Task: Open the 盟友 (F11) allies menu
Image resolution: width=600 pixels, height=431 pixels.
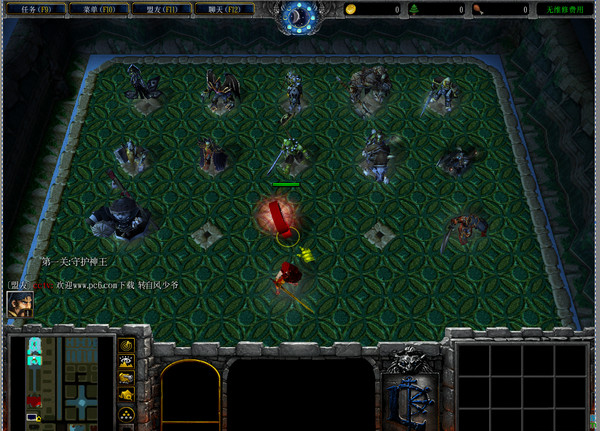Action: [x=160, y=9]
